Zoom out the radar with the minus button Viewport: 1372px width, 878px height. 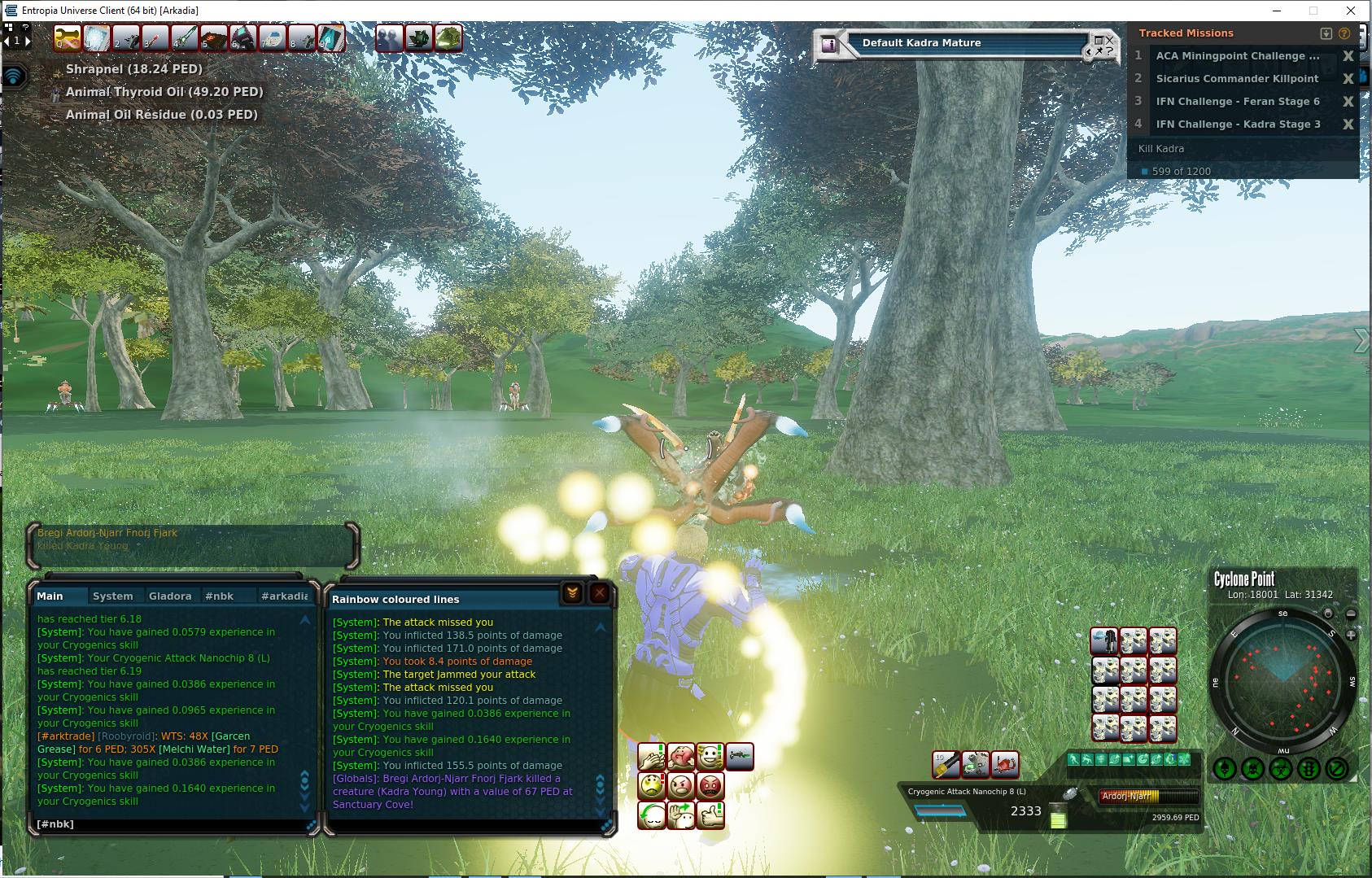point(1351,614)
